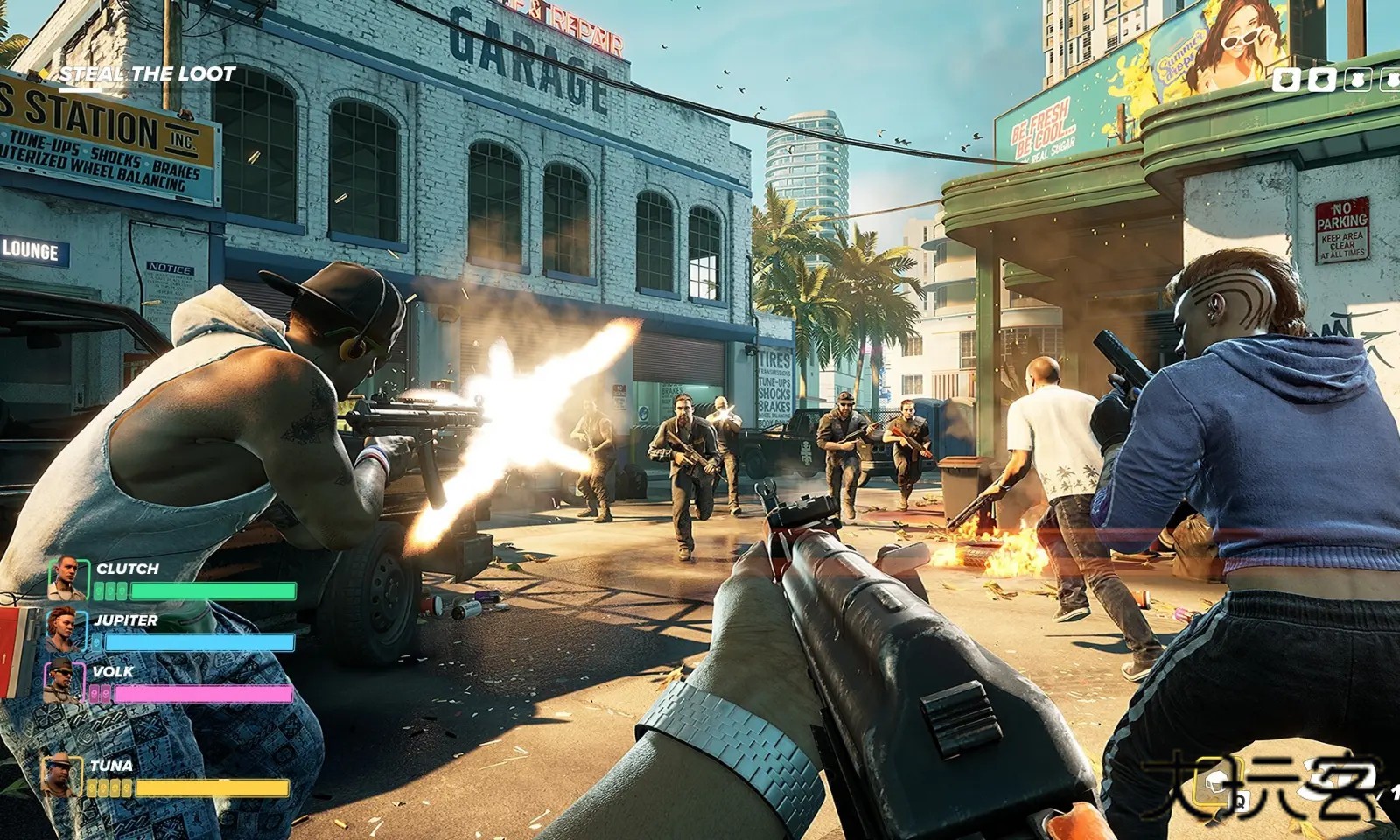Pick Tuna's yellow-framed portrait
The width and height of the screenshot is (1400, 840).
click(61, 775)
